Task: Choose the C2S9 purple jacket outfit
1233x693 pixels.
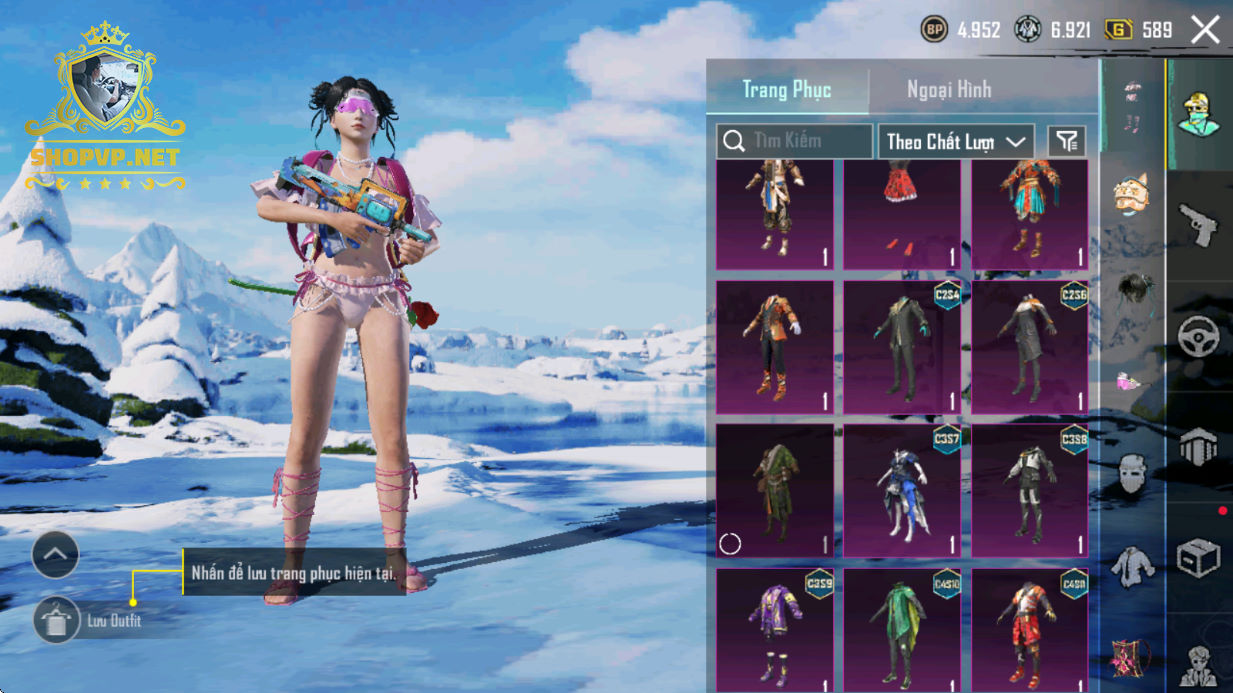Action: [x=775, y=630]
